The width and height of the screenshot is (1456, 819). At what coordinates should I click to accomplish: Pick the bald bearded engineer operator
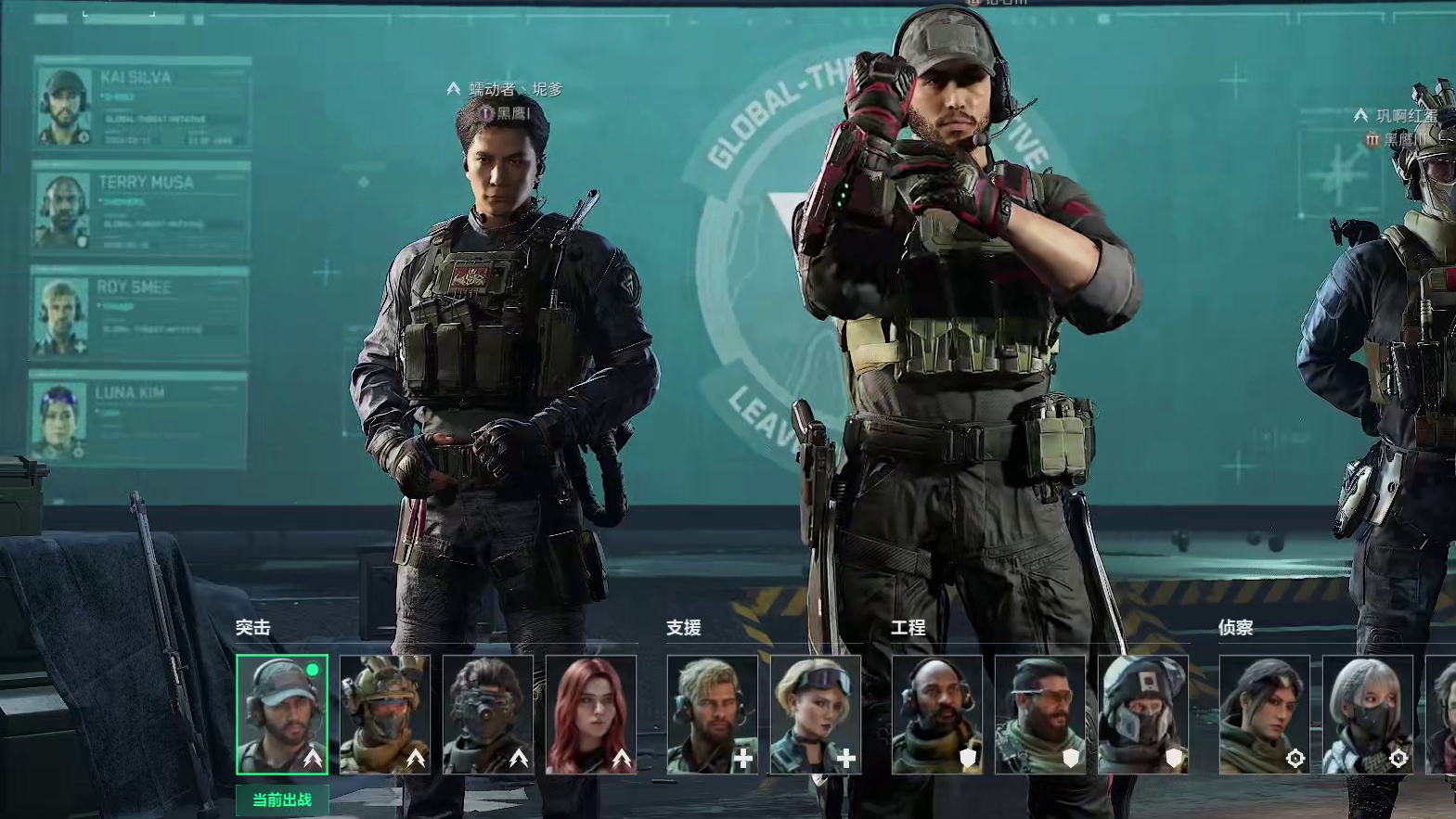(937, 714)
